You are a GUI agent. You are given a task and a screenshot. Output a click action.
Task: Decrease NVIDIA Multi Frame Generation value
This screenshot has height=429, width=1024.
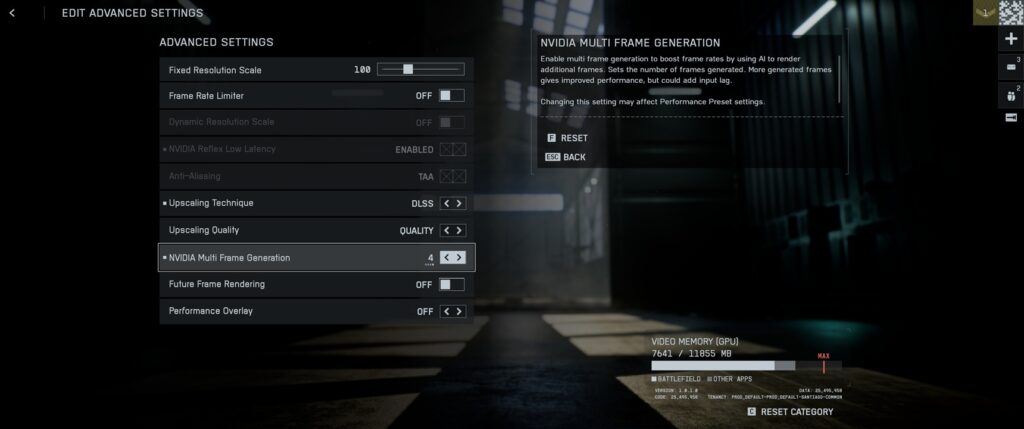click(x=446, y=257)
